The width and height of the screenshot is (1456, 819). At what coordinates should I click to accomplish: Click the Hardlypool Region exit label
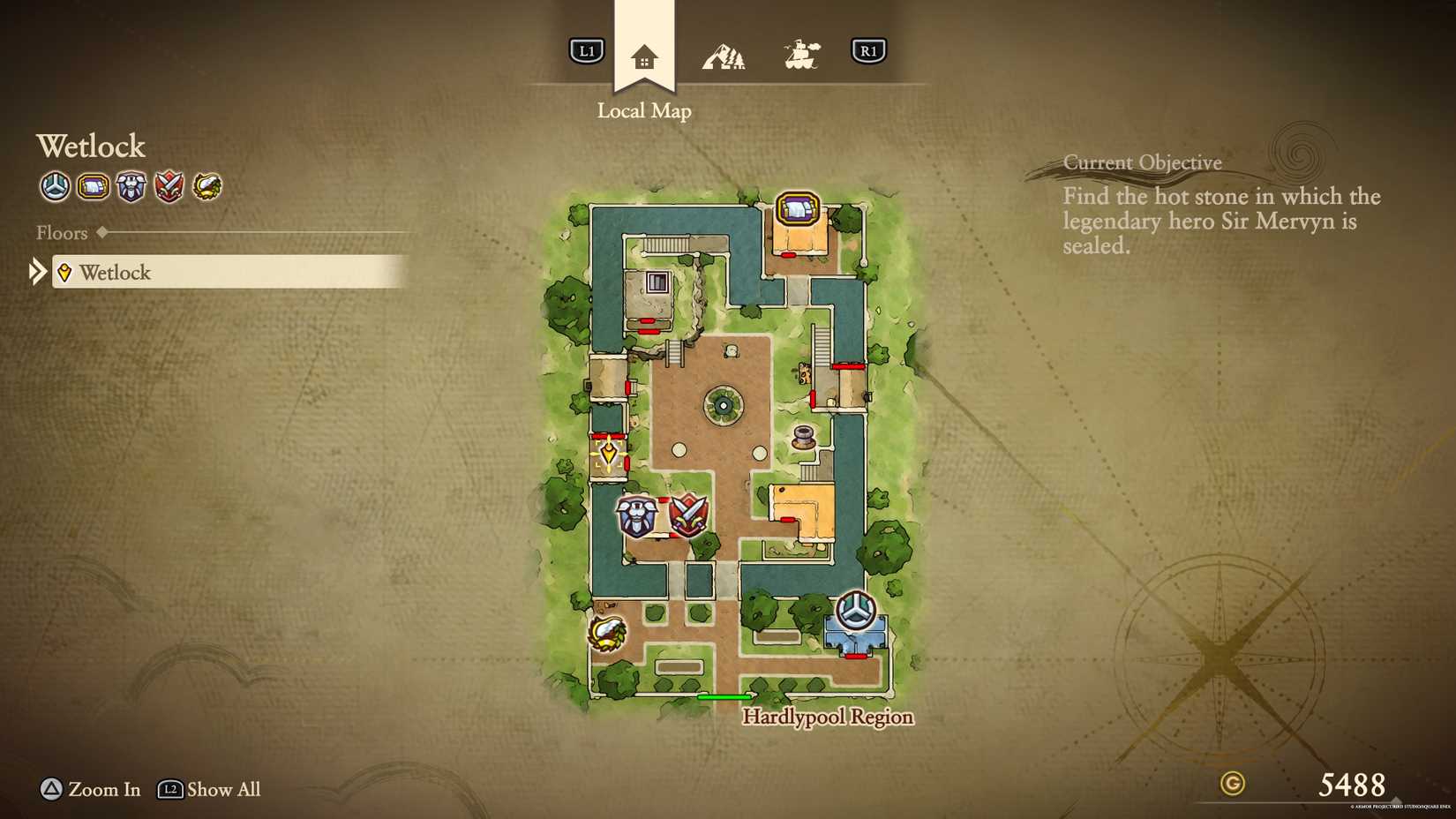coord(828,717)
